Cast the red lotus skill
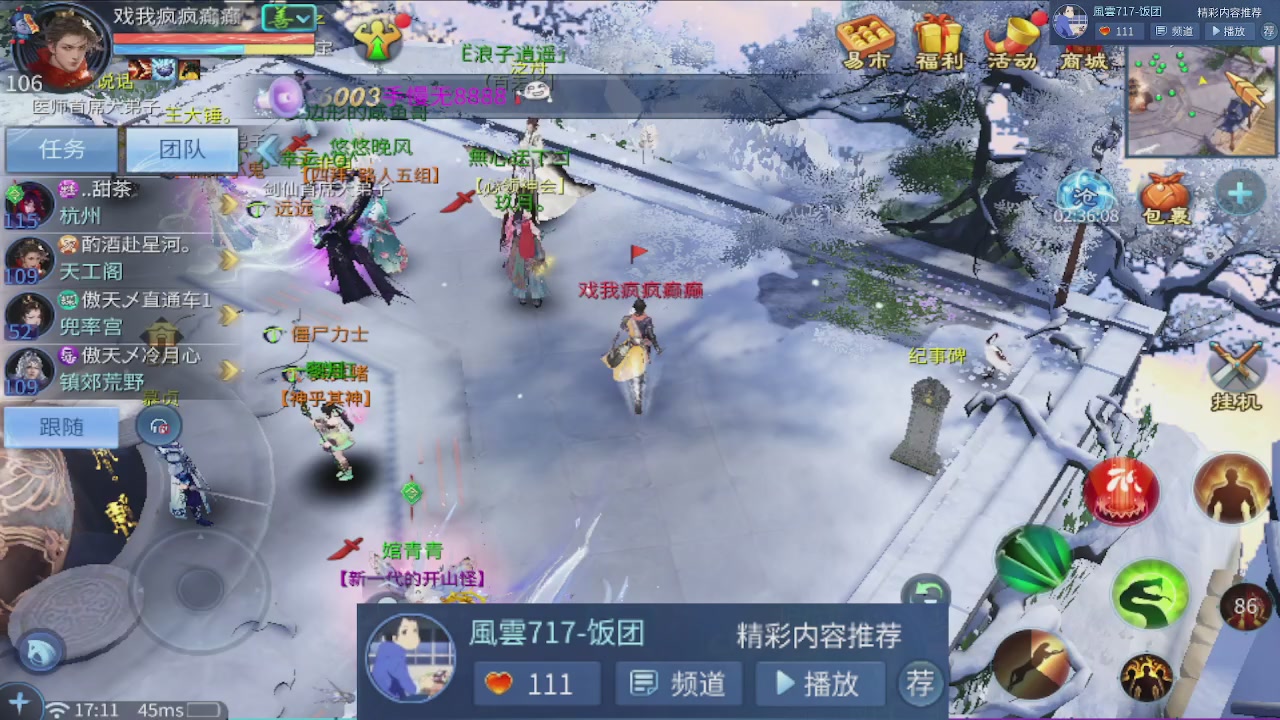The width and height of the screenshot is (1280, 720). tap(1122, 489)
